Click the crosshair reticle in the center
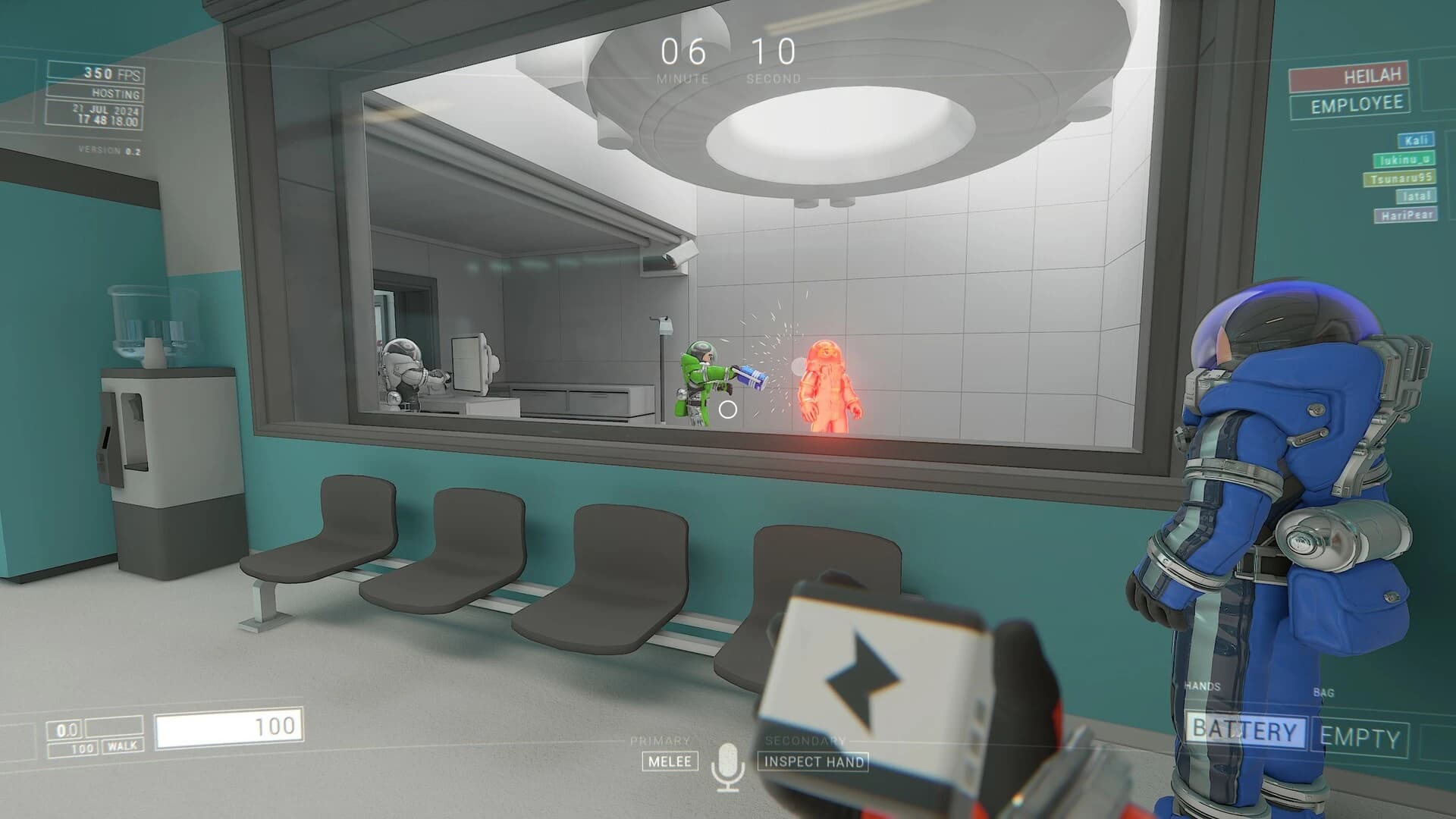This screenshot has height=819, width=1456. pyautogui.click(x=728, y=409)
